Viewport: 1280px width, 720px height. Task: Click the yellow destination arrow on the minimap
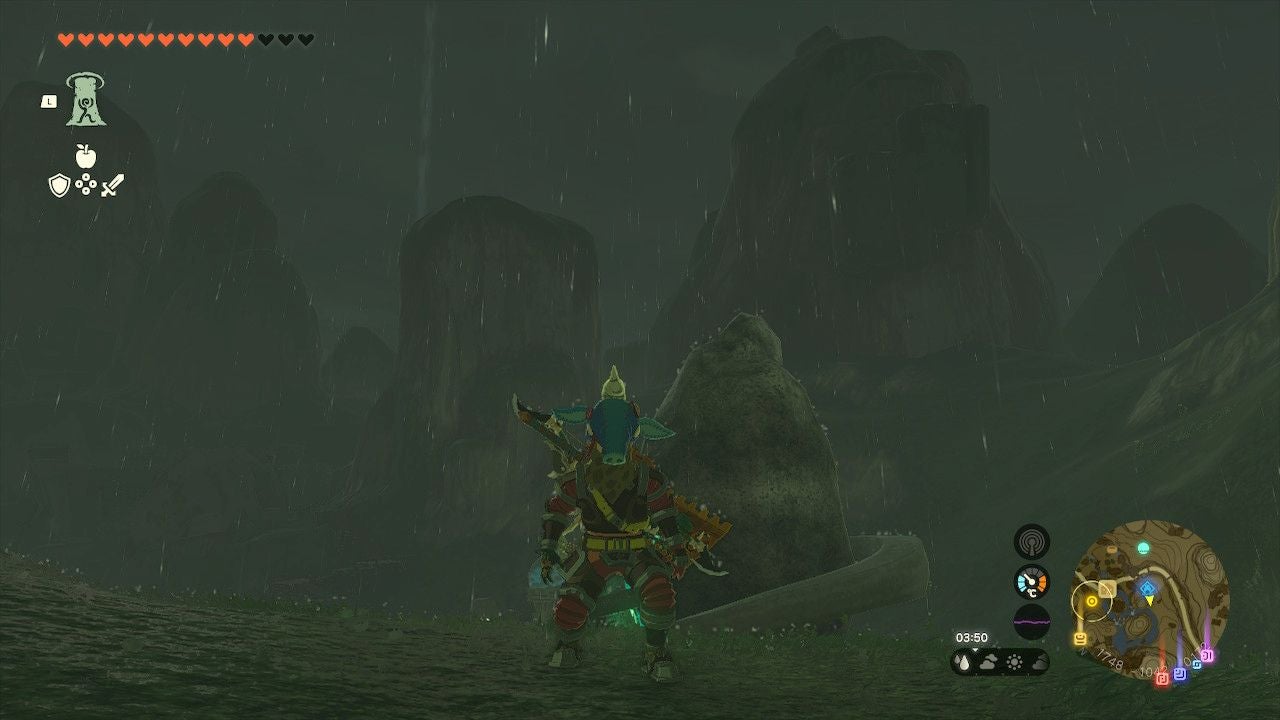(1150, 600)
